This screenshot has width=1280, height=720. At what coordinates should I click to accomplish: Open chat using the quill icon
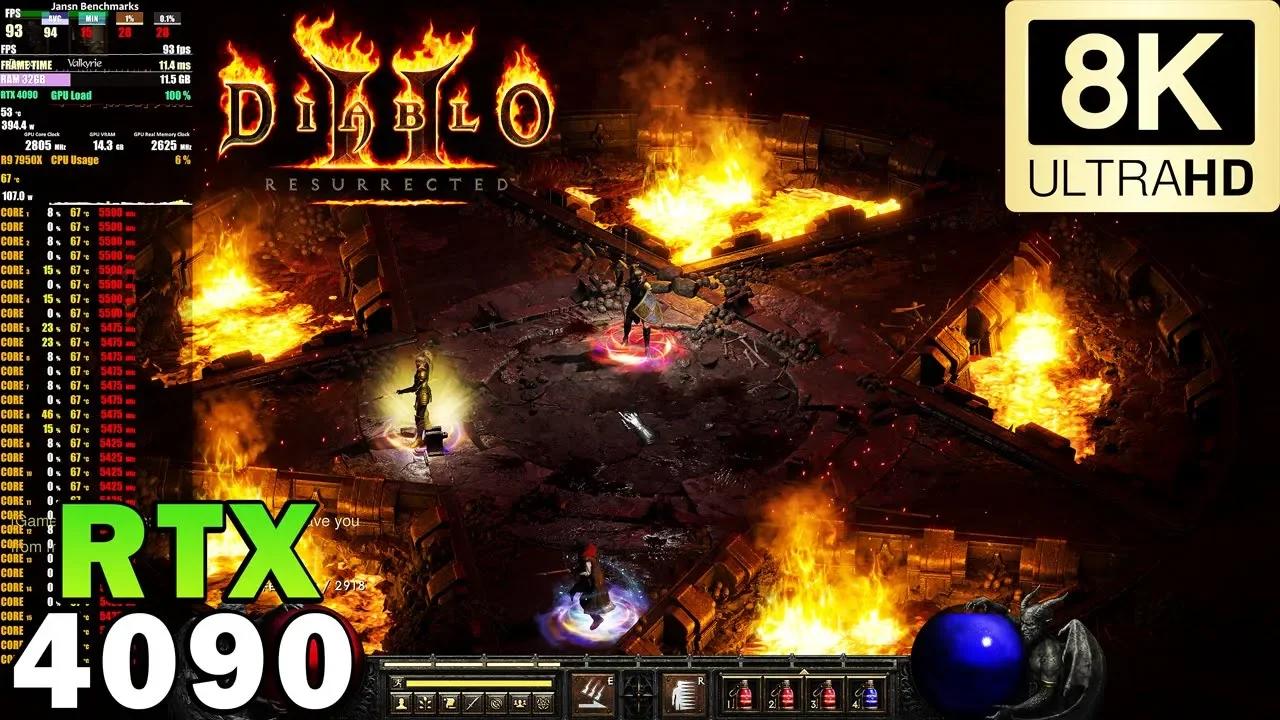point(474,700)
